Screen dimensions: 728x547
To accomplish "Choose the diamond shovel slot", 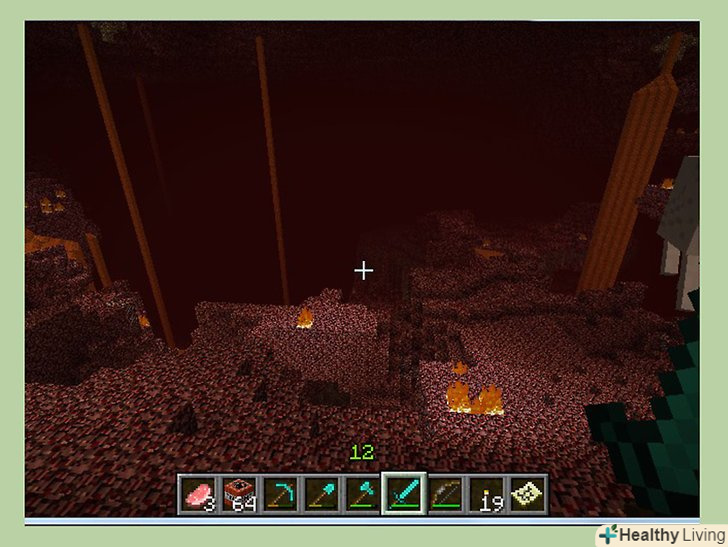I will click(321, 493).
